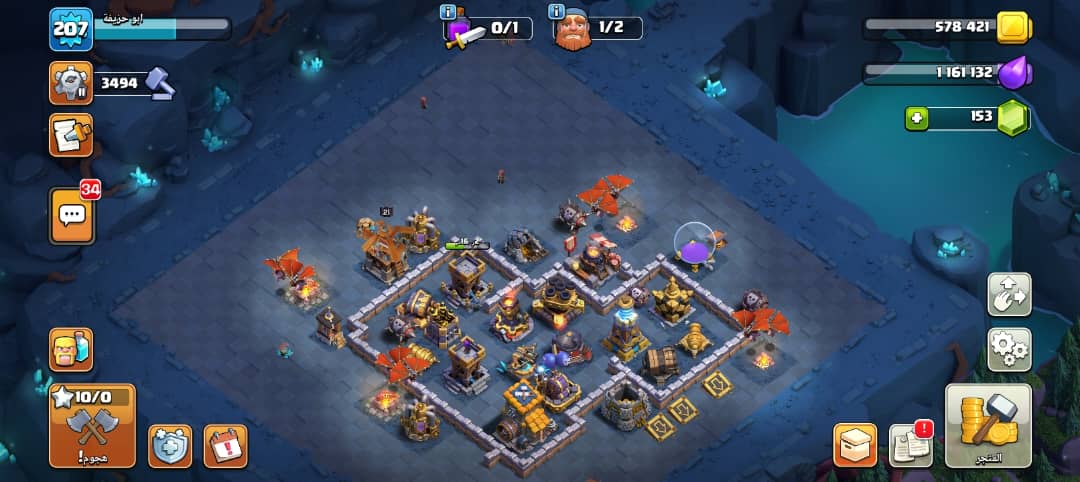
Task: Open the base layout editor hand icon
Action: click(1009, 294)
